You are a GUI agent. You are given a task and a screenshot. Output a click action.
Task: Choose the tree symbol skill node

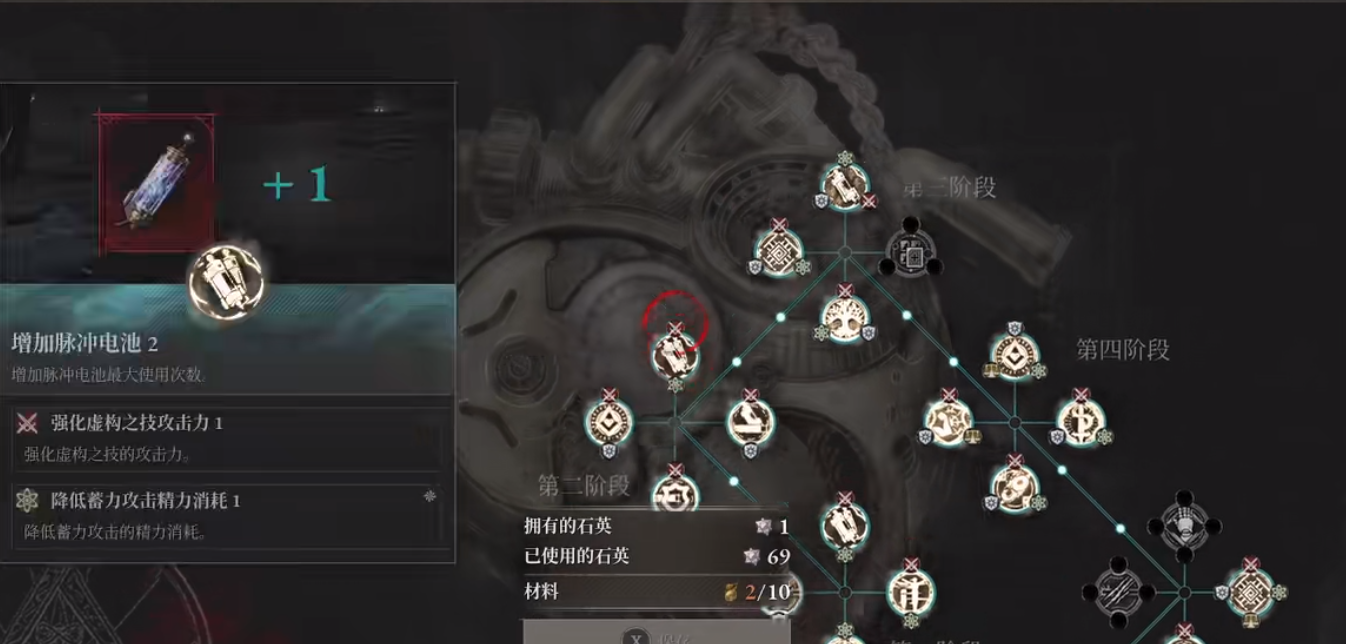click(x=845, y=316)
